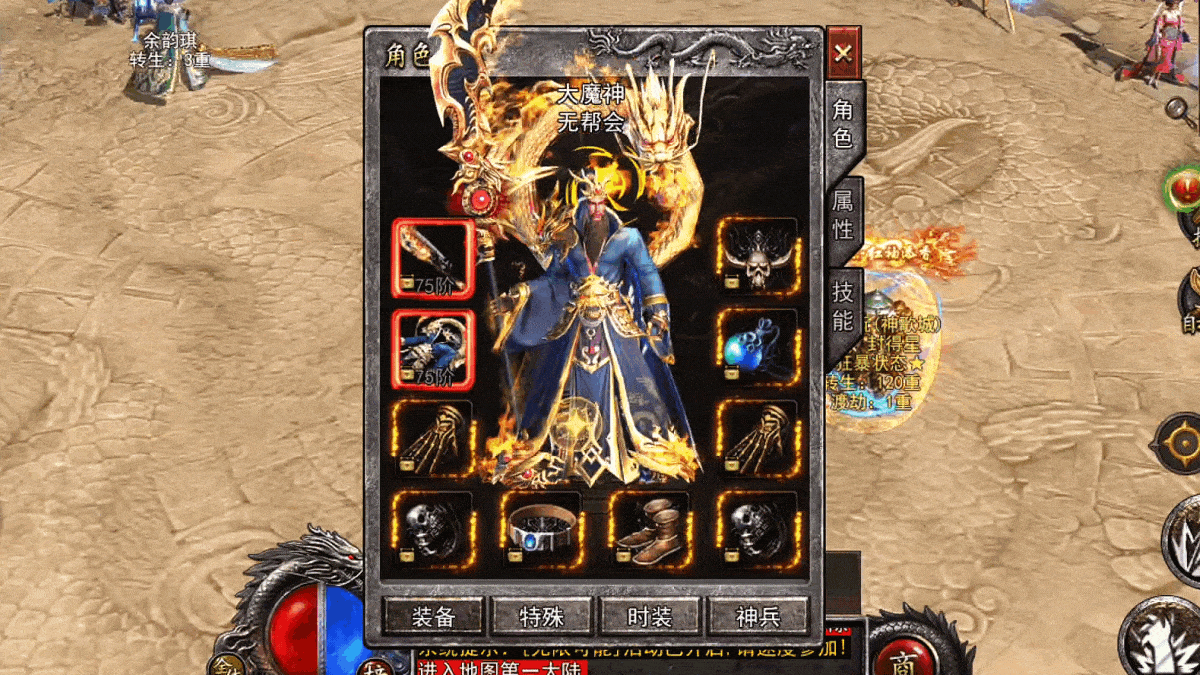Viewport: 1200px width, 675px height.
Task: Select the 75阶 weapon slot
Action: [433, 258]
